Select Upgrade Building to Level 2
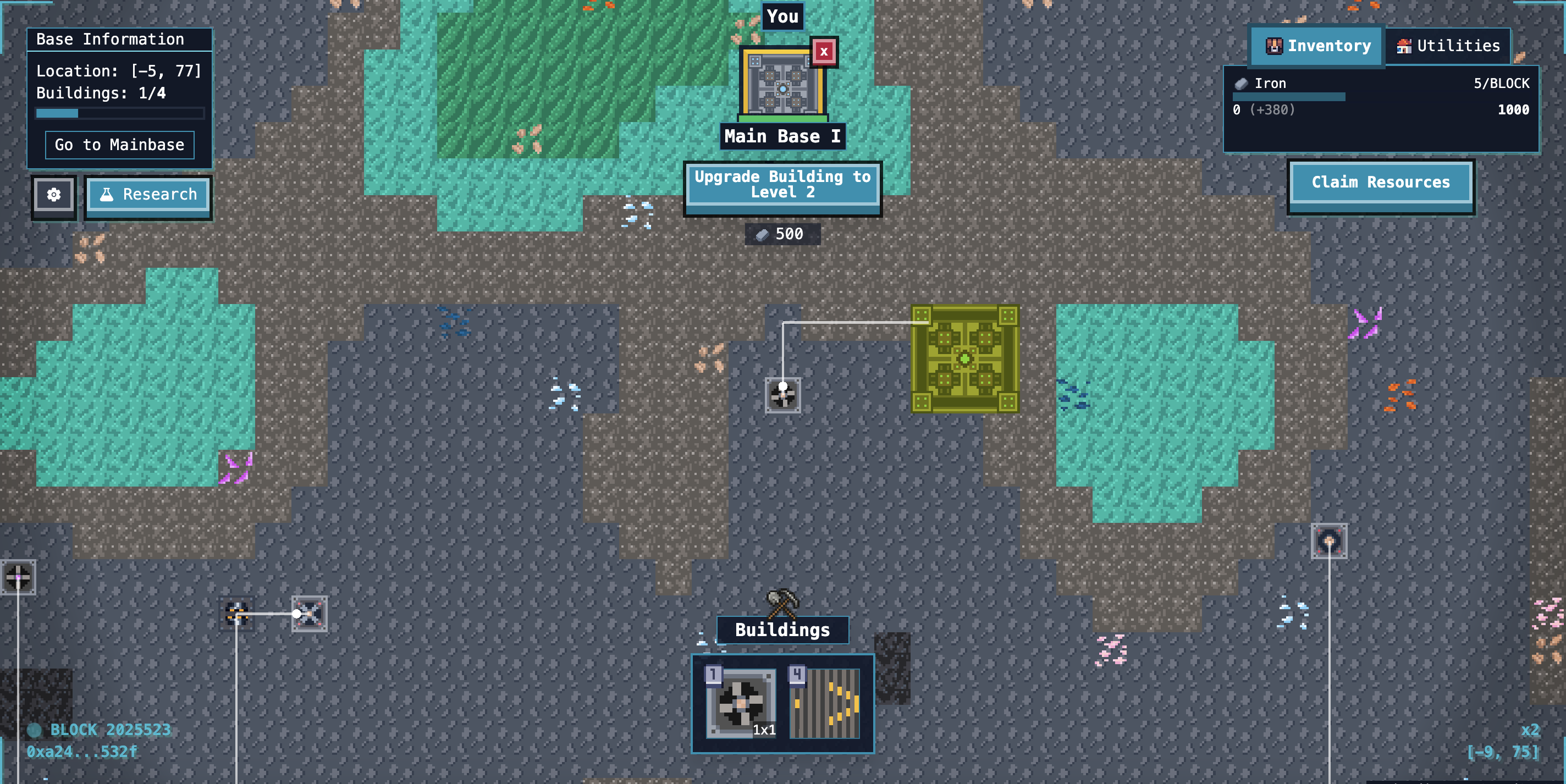Screen dimensions: 1566x784 tap(783, 186)
